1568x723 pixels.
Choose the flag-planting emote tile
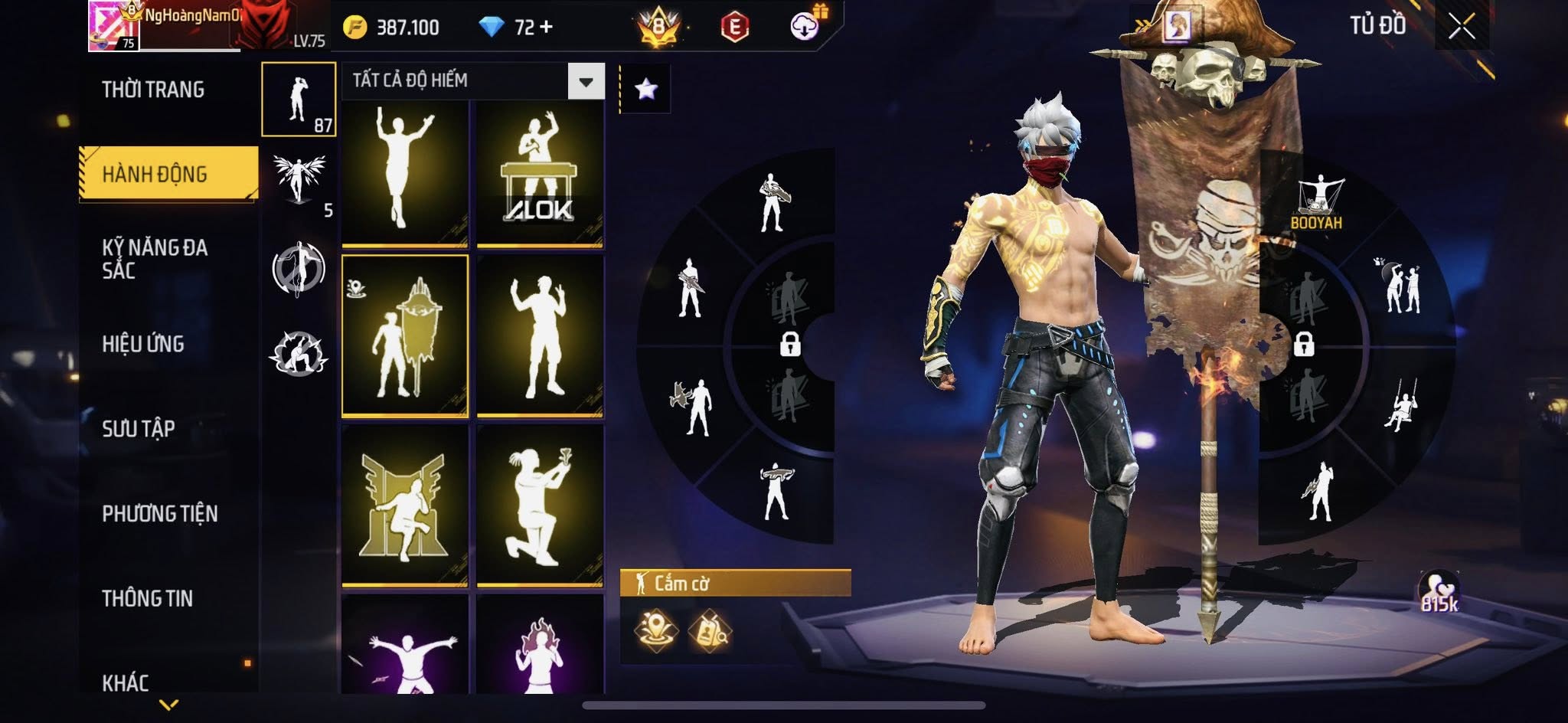[x=405, y=337]
